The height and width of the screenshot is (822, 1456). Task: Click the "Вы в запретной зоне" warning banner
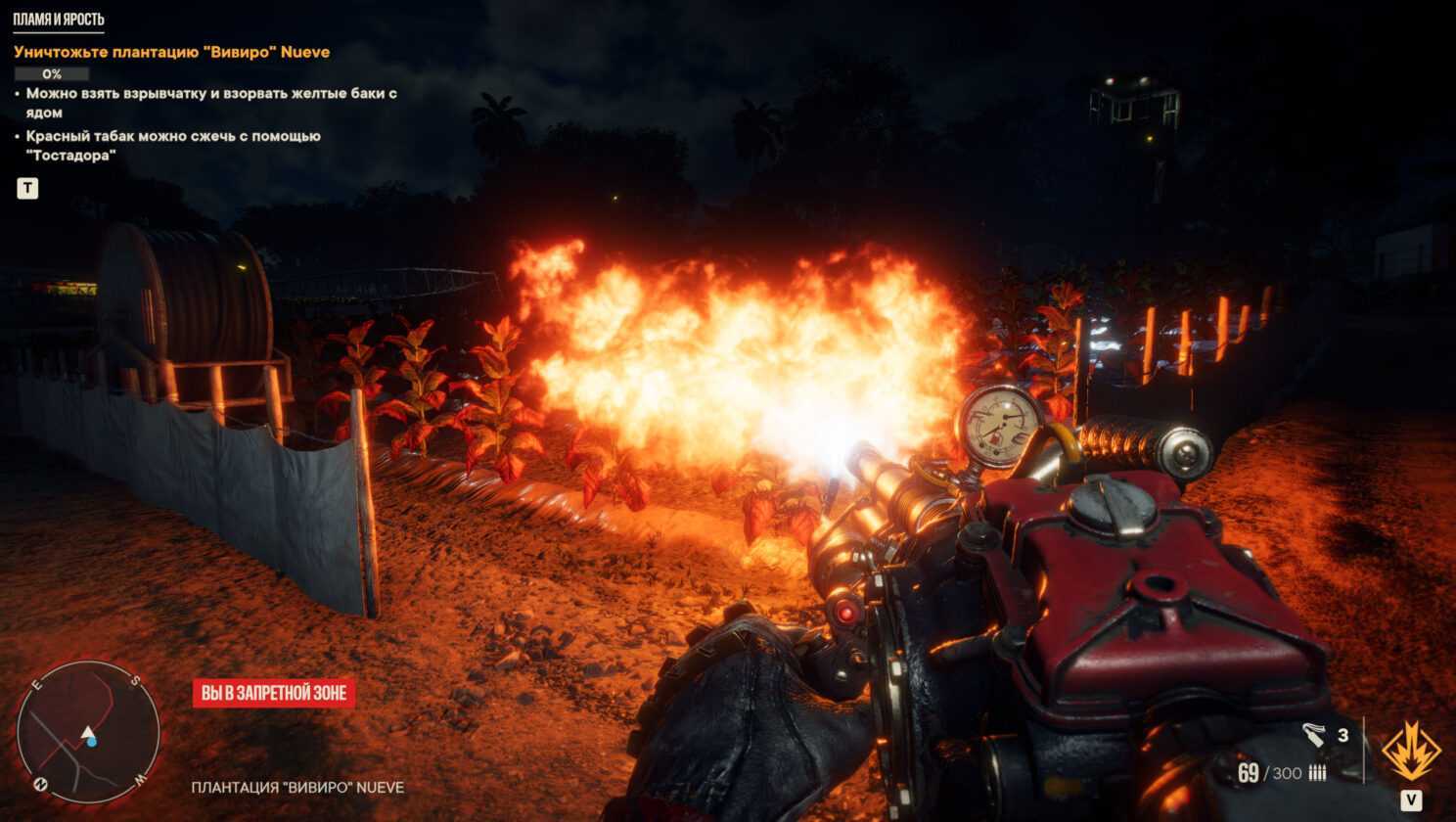coord(274,693)
